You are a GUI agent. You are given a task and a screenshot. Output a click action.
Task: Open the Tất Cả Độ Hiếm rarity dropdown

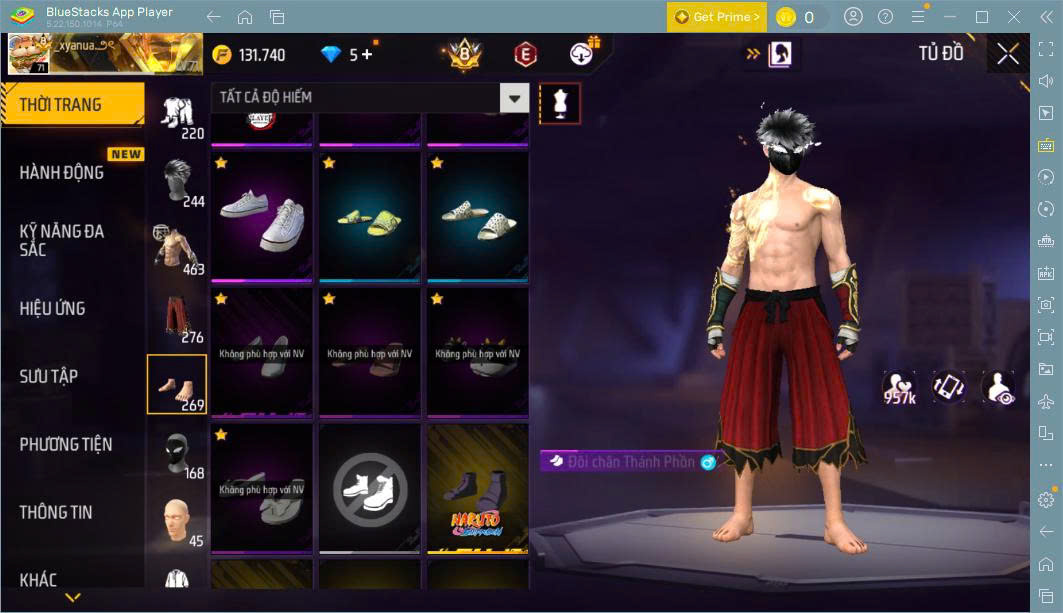pyautogui.click(x=514, y=97)
